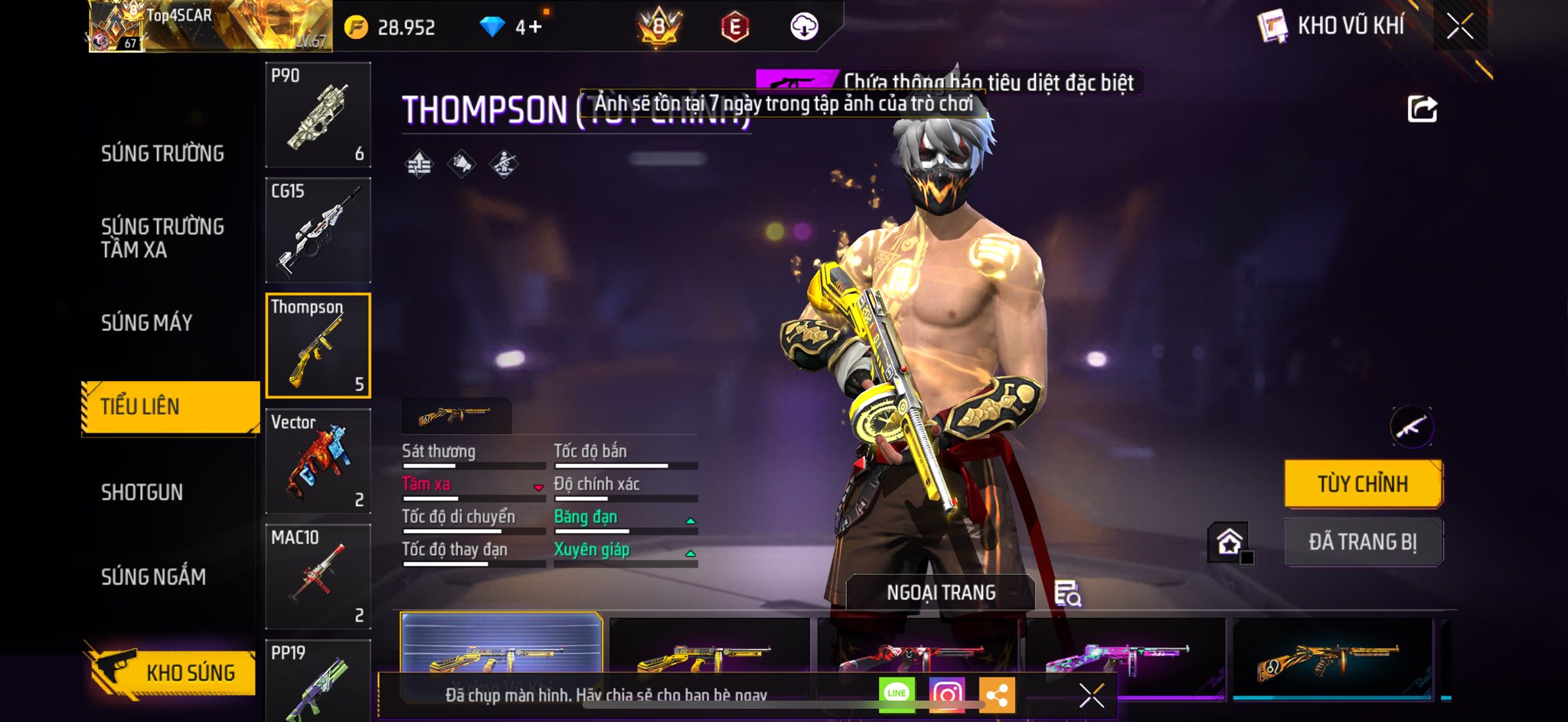Open the NGOẠI TRANG skins tab
Screen dimensions: 1568x722
click(941, 593)
